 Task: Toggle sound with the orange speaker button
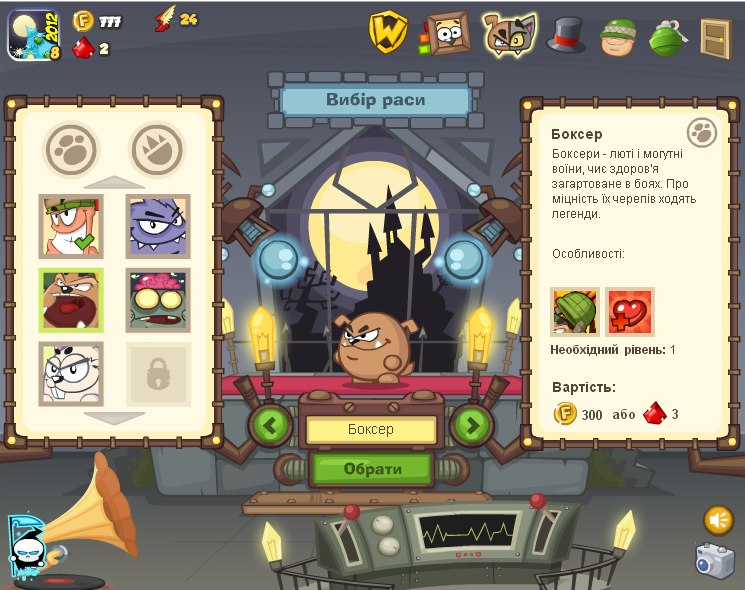pos(718,520)
